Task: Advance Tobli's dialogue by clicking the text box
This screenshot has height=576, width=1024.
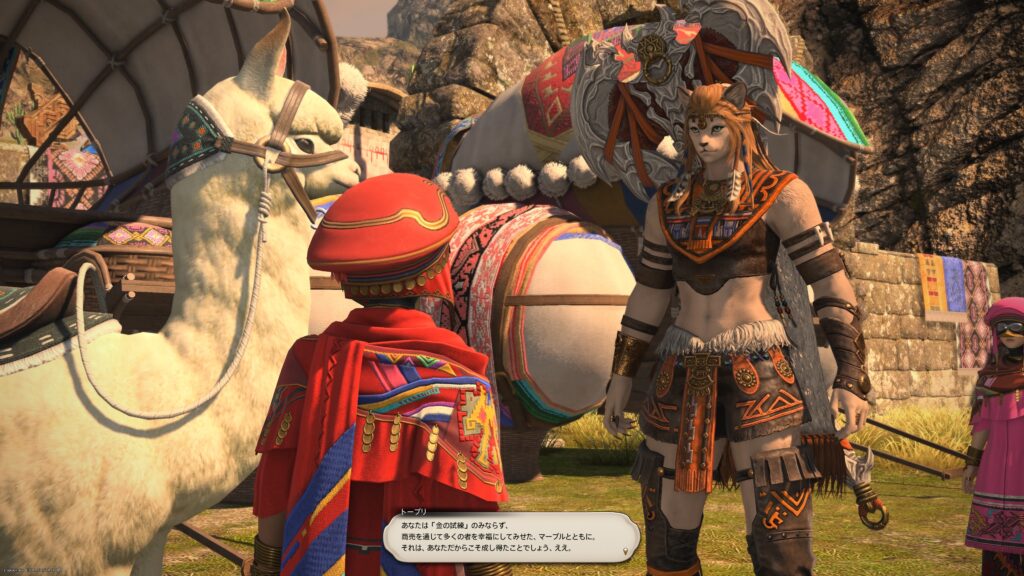Action: point(510,536)
